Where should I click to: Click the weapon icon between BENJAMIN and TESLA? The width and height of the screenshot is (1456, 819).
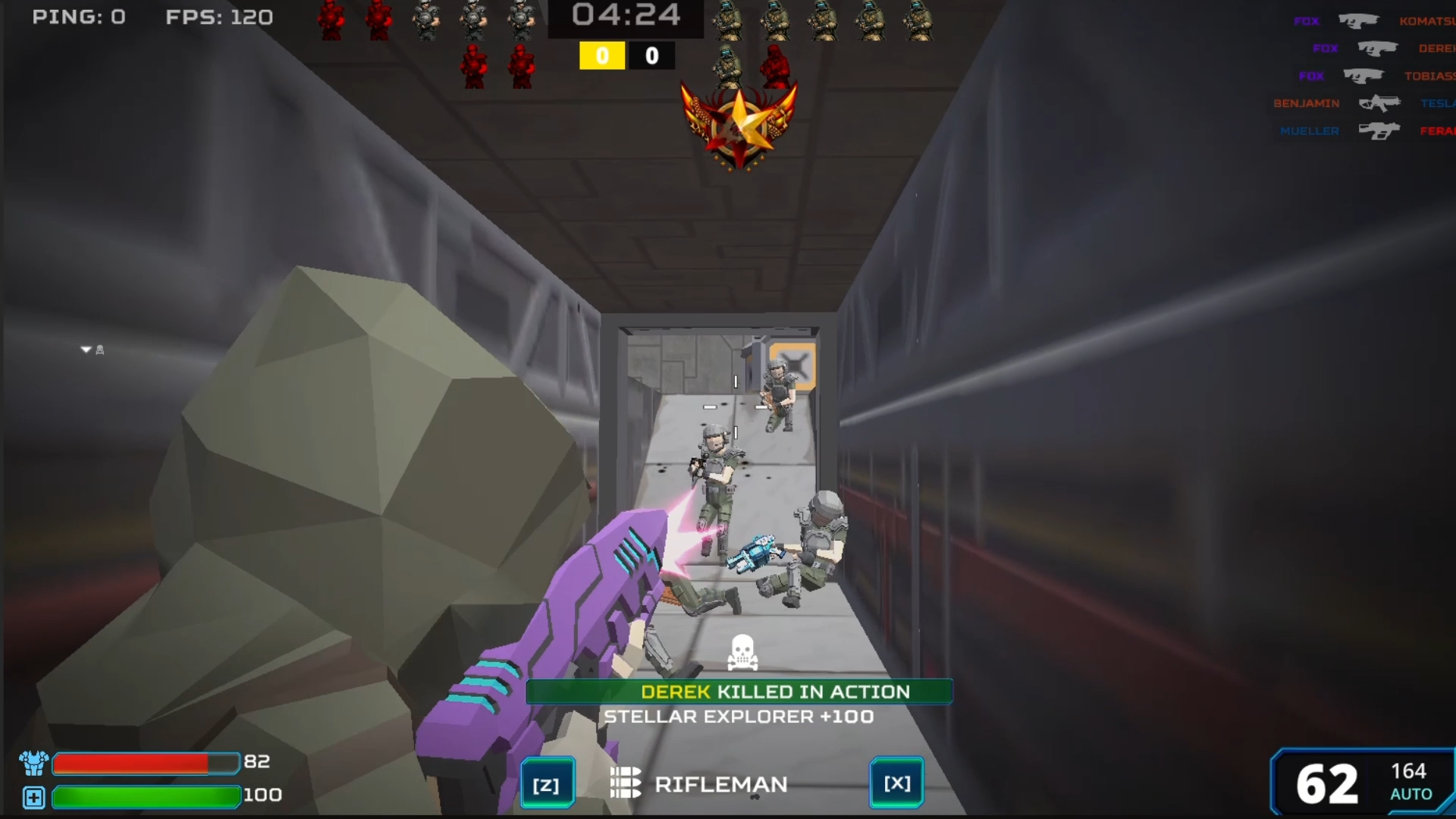(x=1380, y=103)
